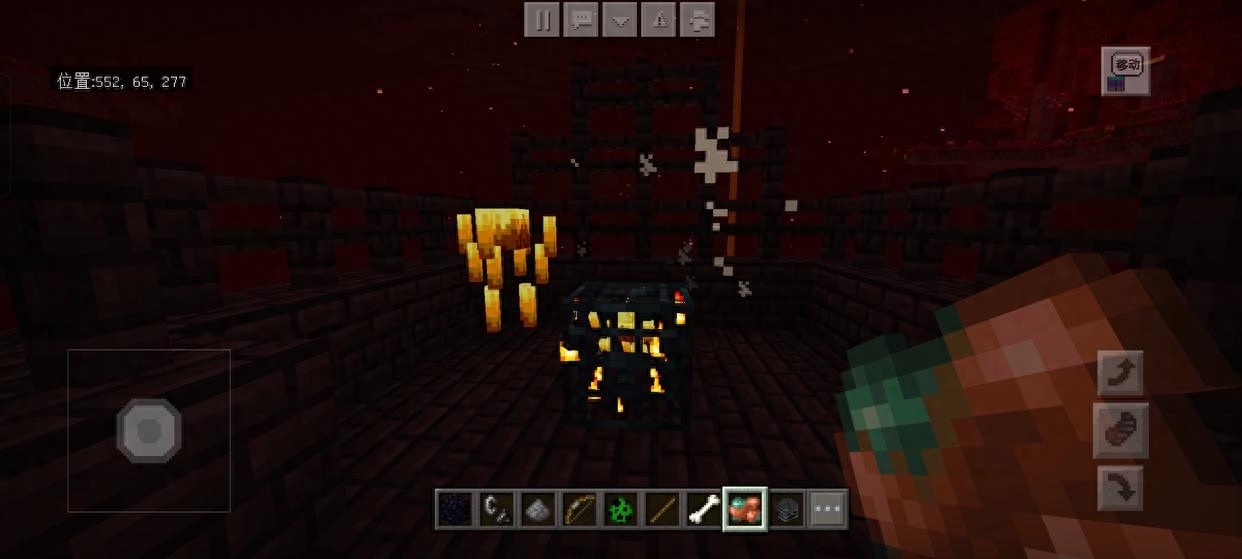Select the flint and steel hotbar slot
The image size is (1242, 559).
click(496, 510)
